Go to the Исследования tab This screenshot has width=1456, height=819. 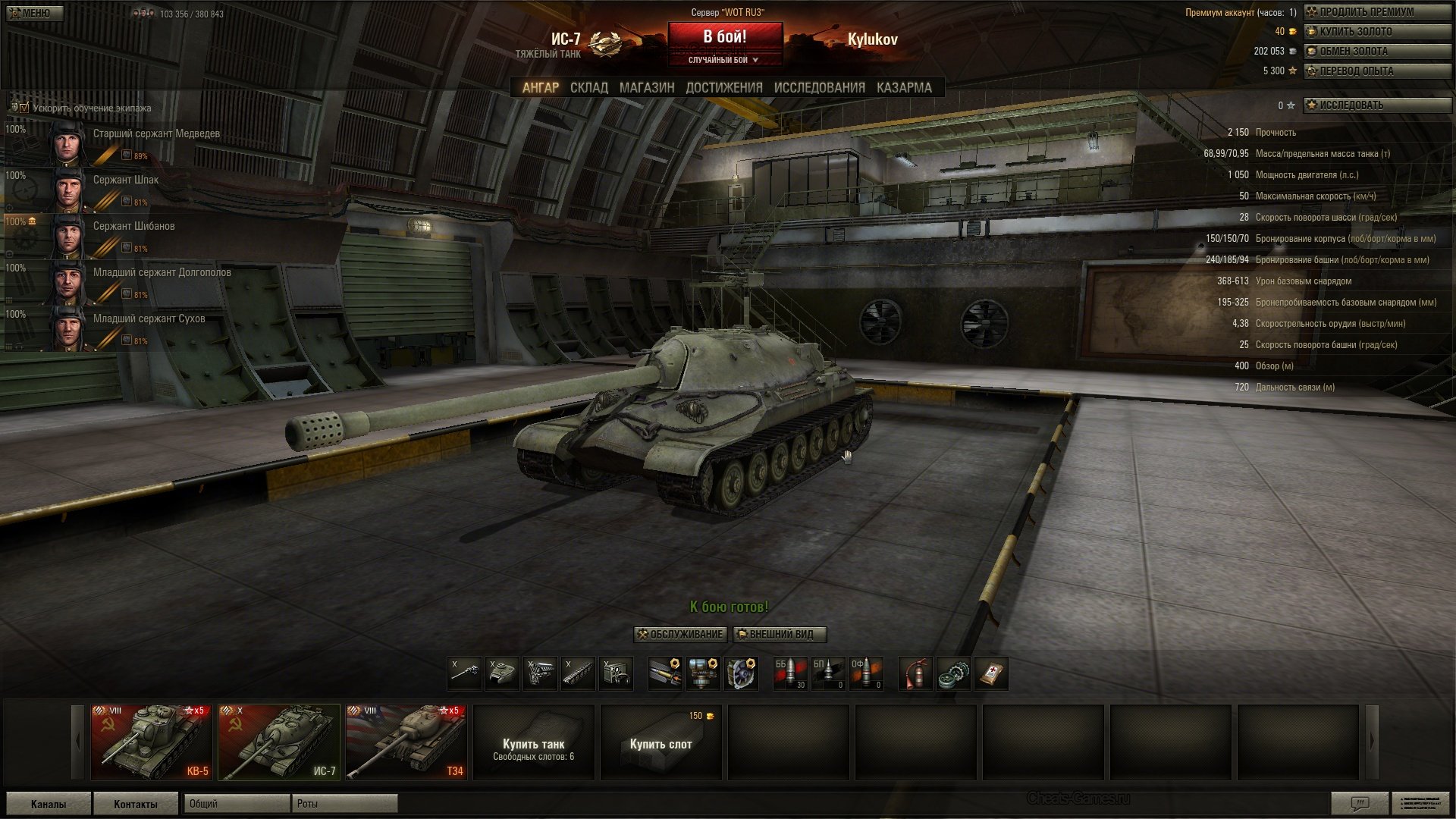819,88
